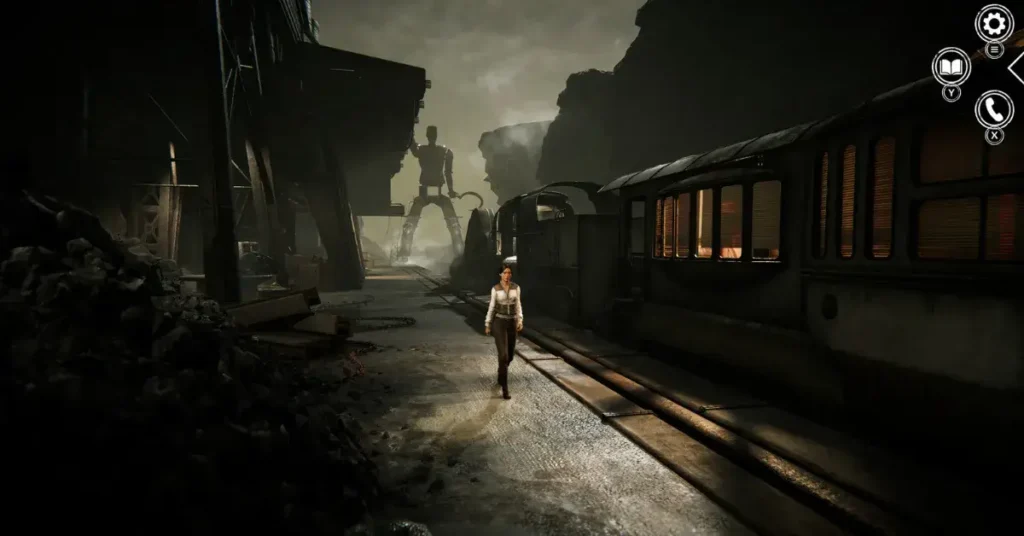Open the journal book icon
The width and height of the screenshot is (1024, 536).
(951, 67)
